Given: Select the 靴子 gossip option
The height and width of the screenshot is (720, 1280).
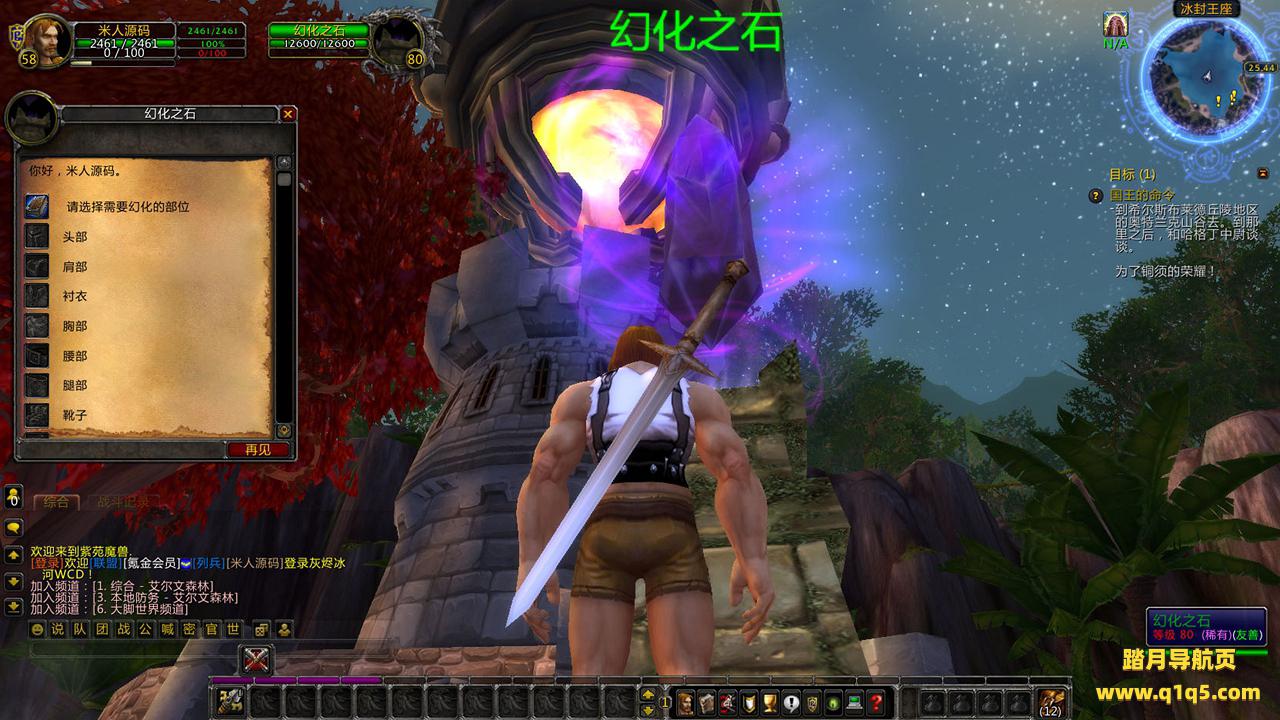Looking at the screenshot, I should (75, 414).
